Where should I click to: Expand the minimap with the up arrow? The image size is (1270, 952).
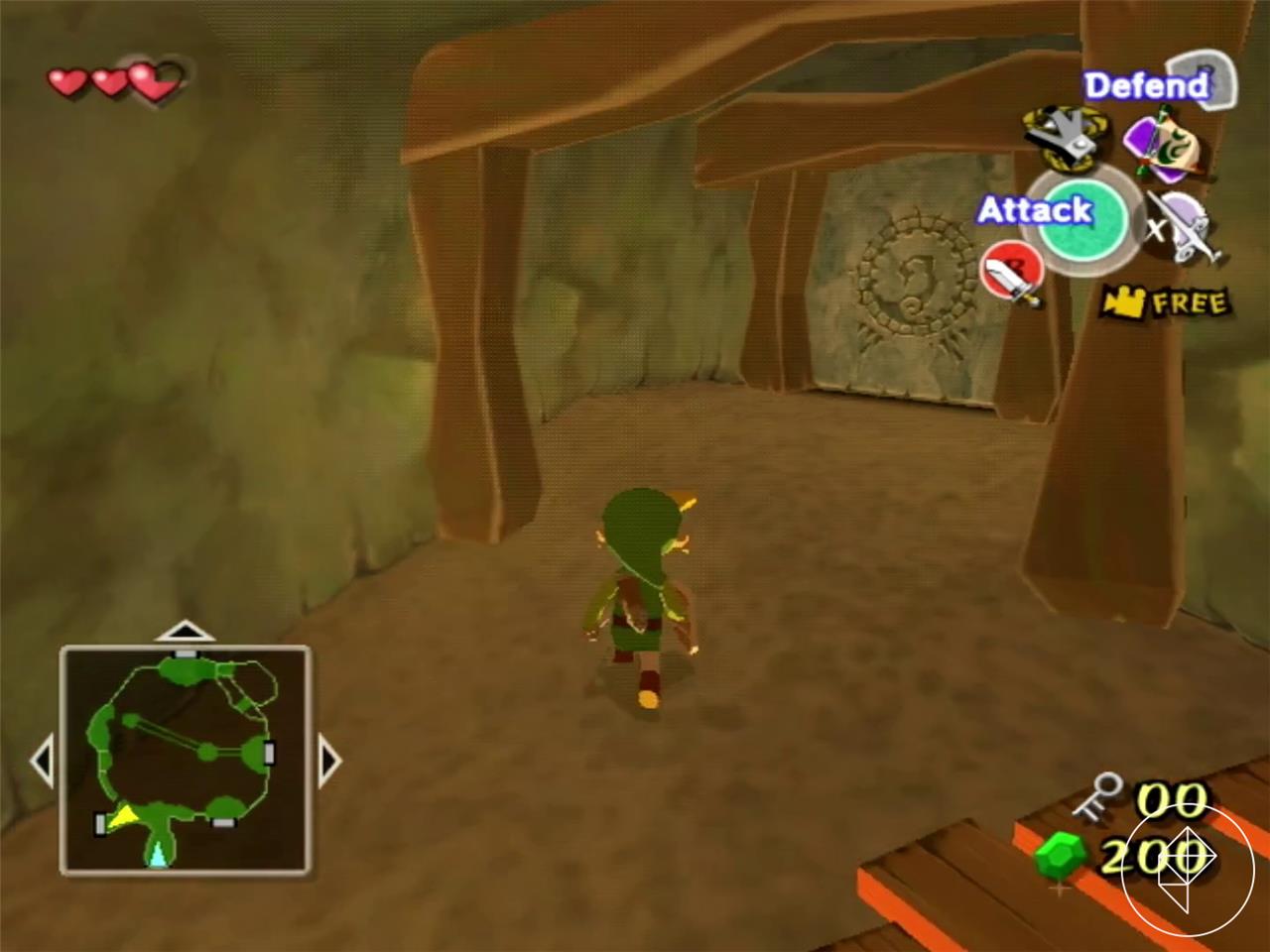(186, 630)
